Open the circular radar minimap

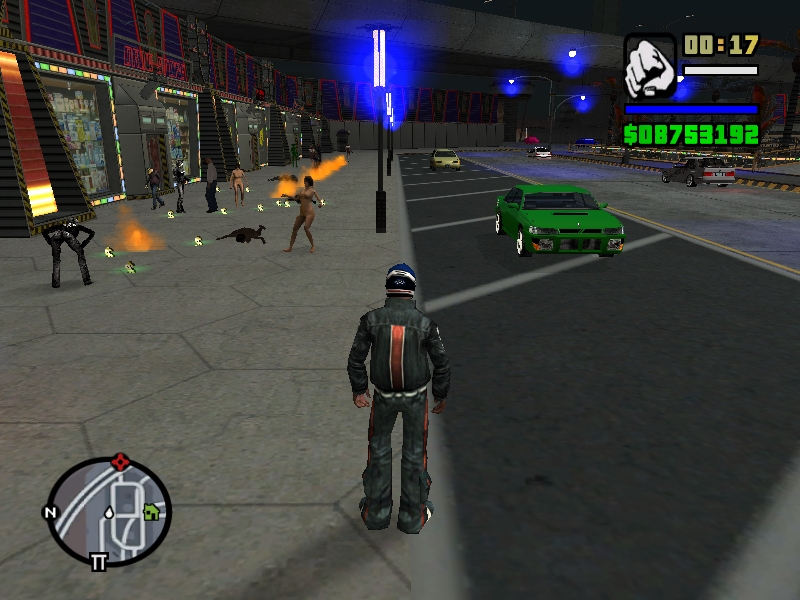coord(109,511)
